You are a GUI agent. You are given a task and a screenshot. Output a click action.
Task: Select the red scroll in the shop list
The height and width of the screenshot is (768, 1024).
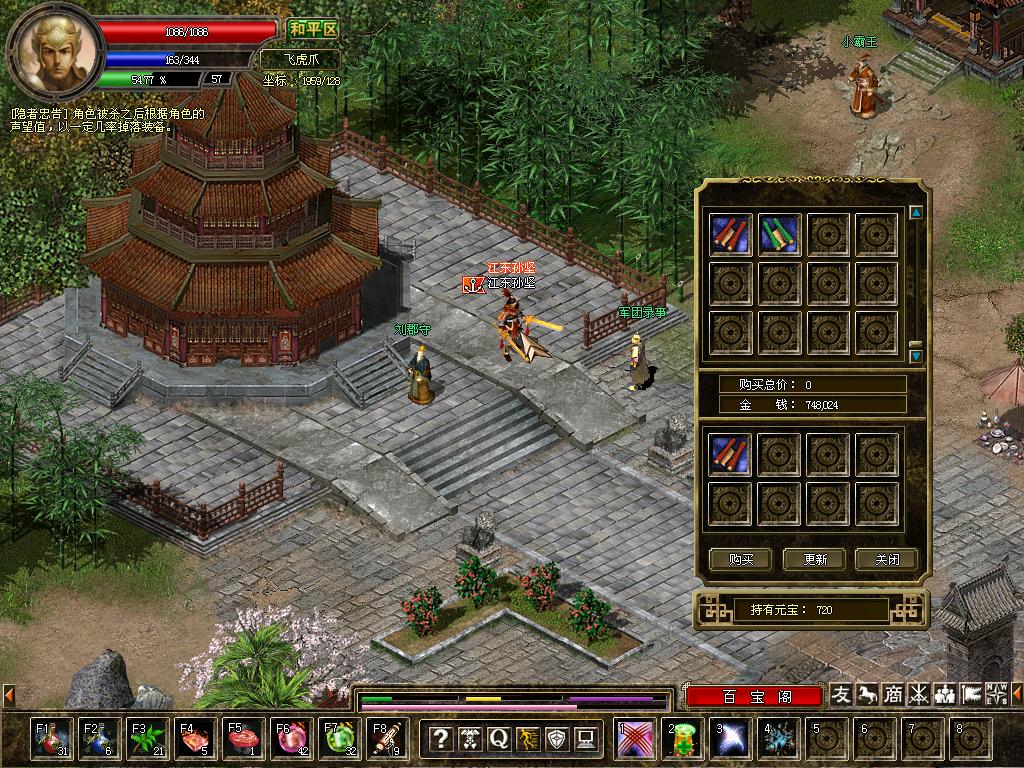click(731, 234)
